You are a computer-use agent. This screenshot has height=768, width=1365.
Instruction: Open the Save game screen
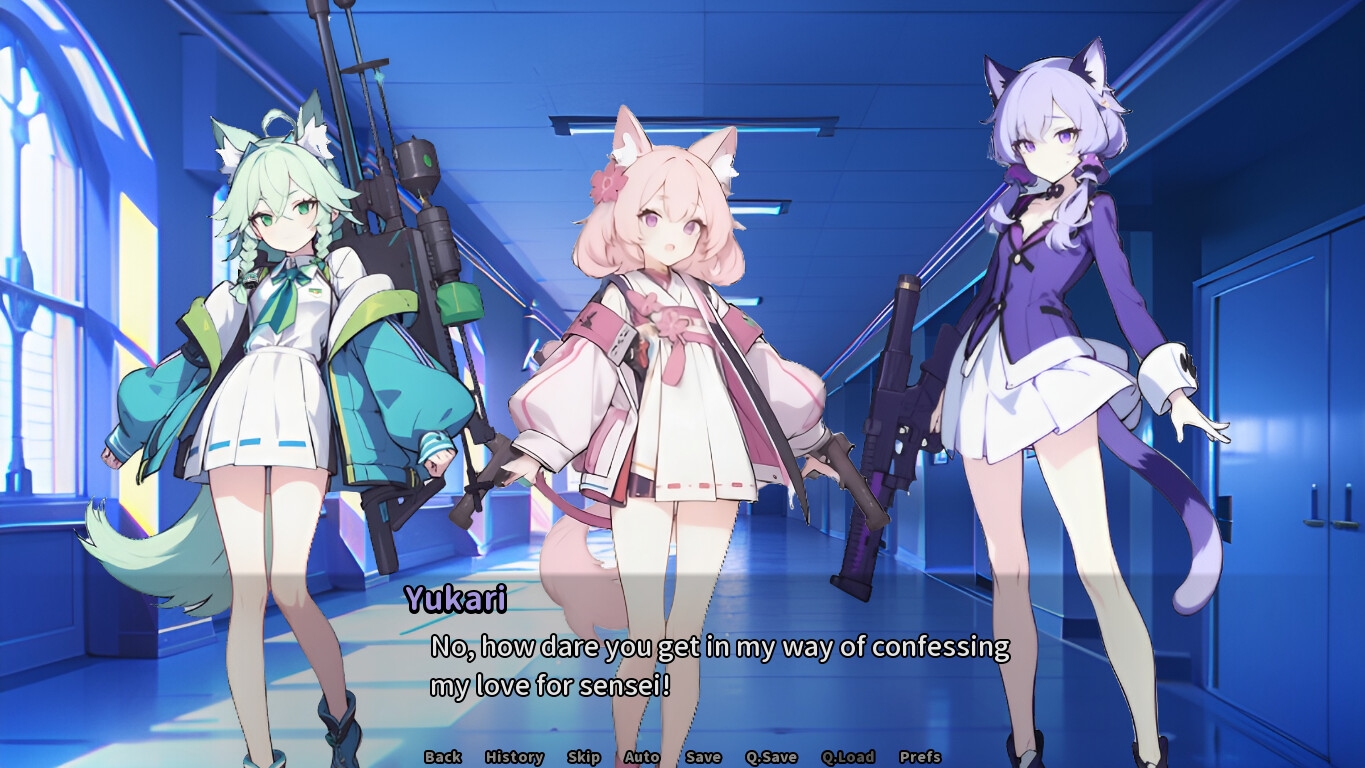pos(703,757)
